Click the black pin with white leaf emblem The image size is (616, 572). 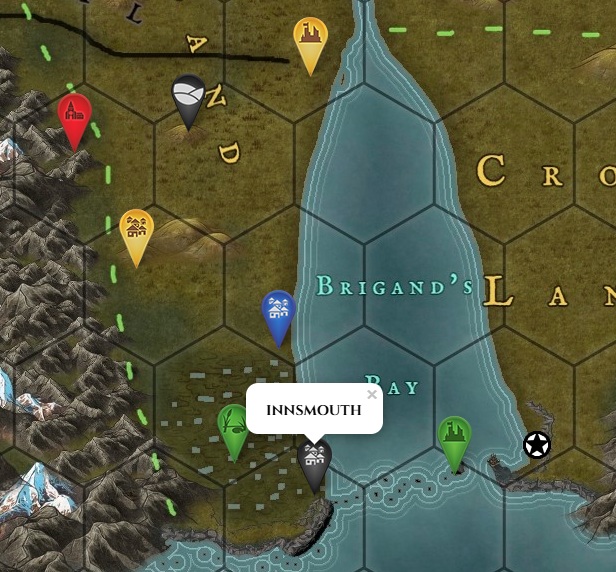(188, 96)
